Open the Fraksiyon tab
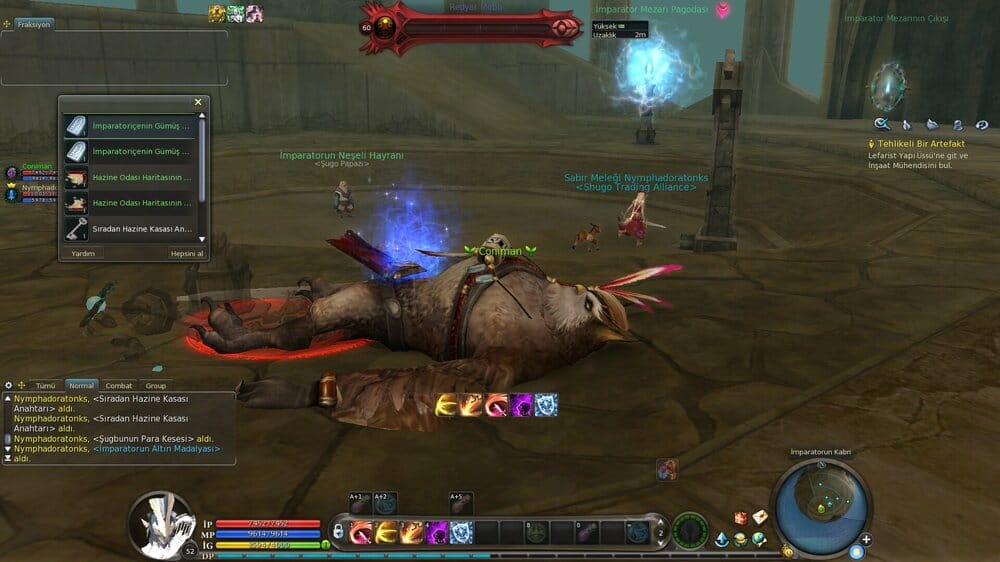 tap(28, 24)
